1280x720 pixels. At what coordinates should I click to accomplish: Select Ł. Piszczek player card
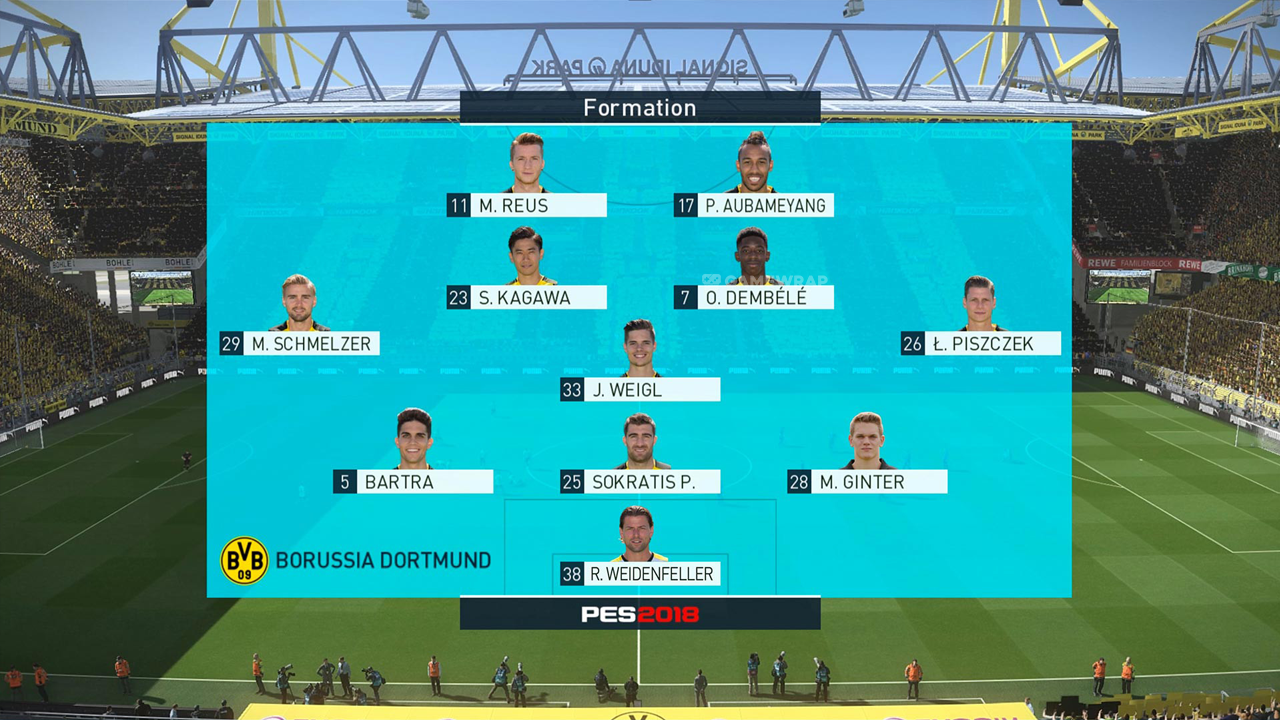(981, 344)
